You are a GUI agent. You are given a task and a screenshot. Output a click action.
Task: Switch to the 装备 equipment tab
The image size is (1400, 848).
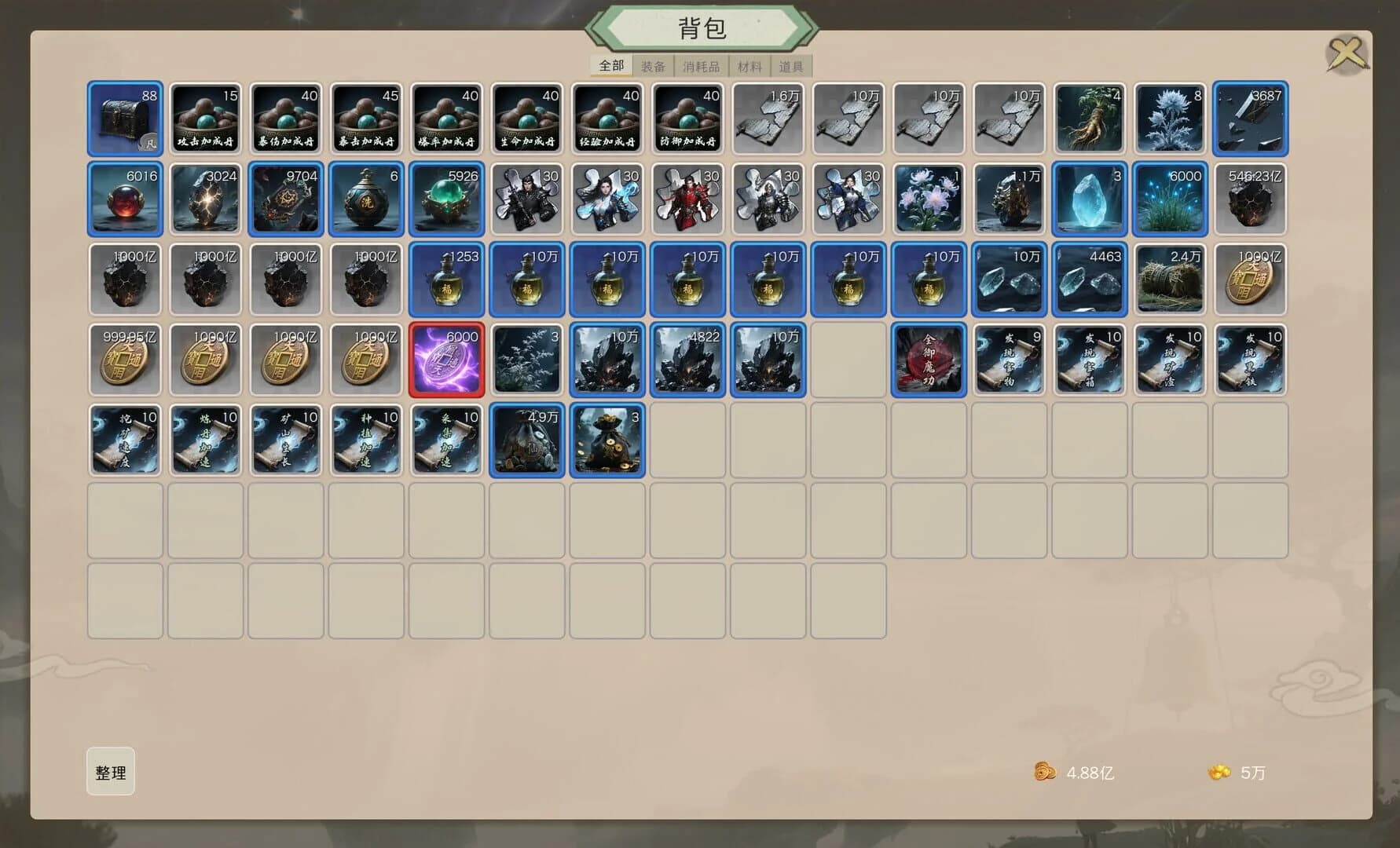click(654, 67)
